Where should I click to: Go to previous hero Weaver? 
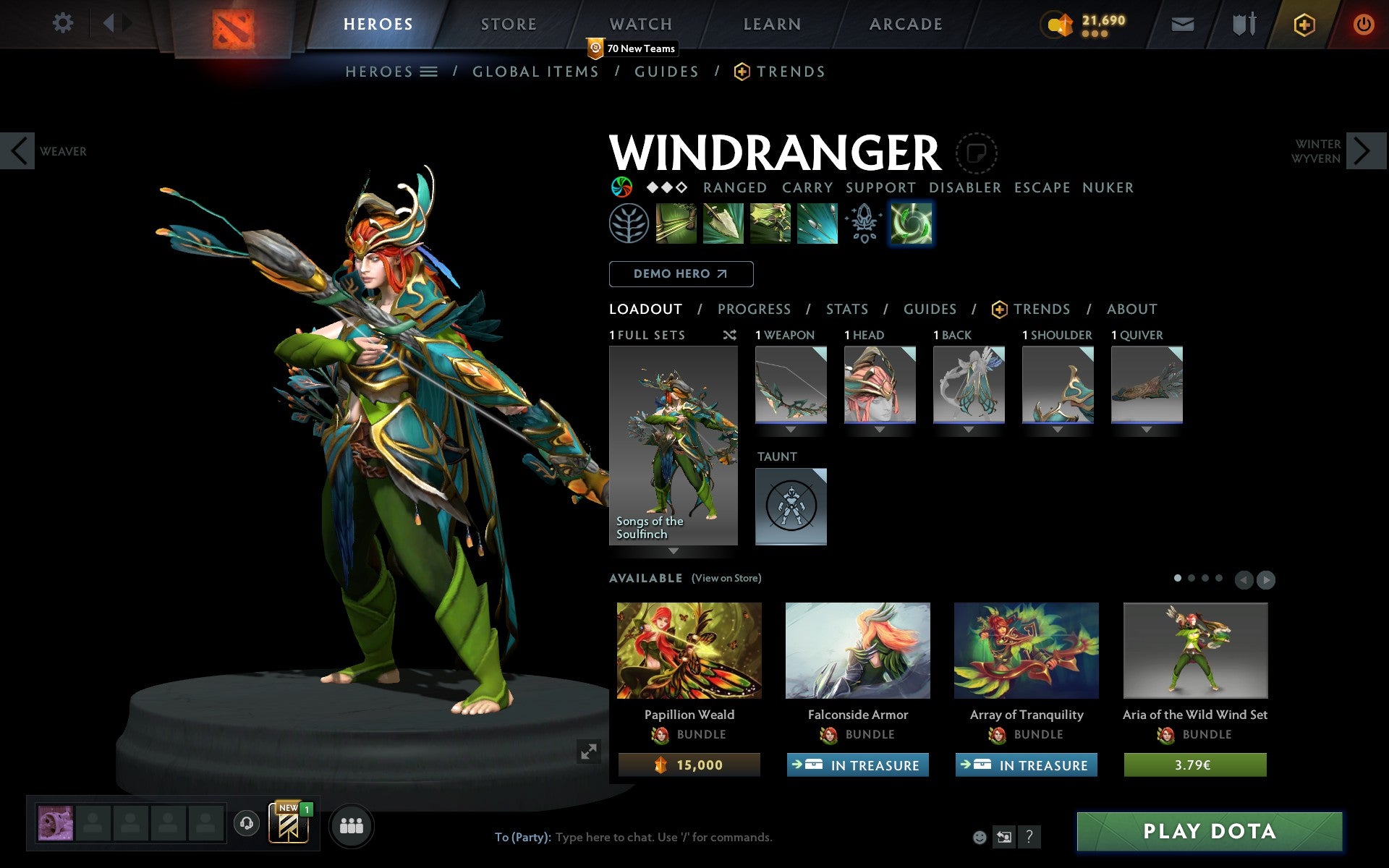pos(19,151)
